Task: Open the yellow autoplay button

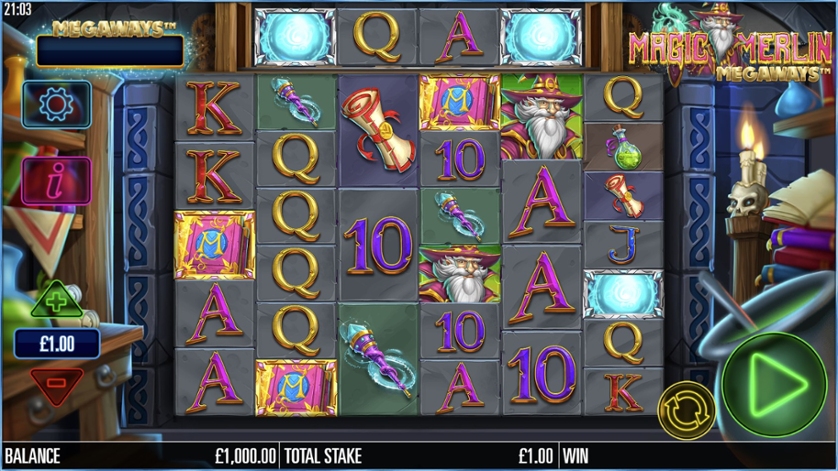Action: click(x=685, y=410)
